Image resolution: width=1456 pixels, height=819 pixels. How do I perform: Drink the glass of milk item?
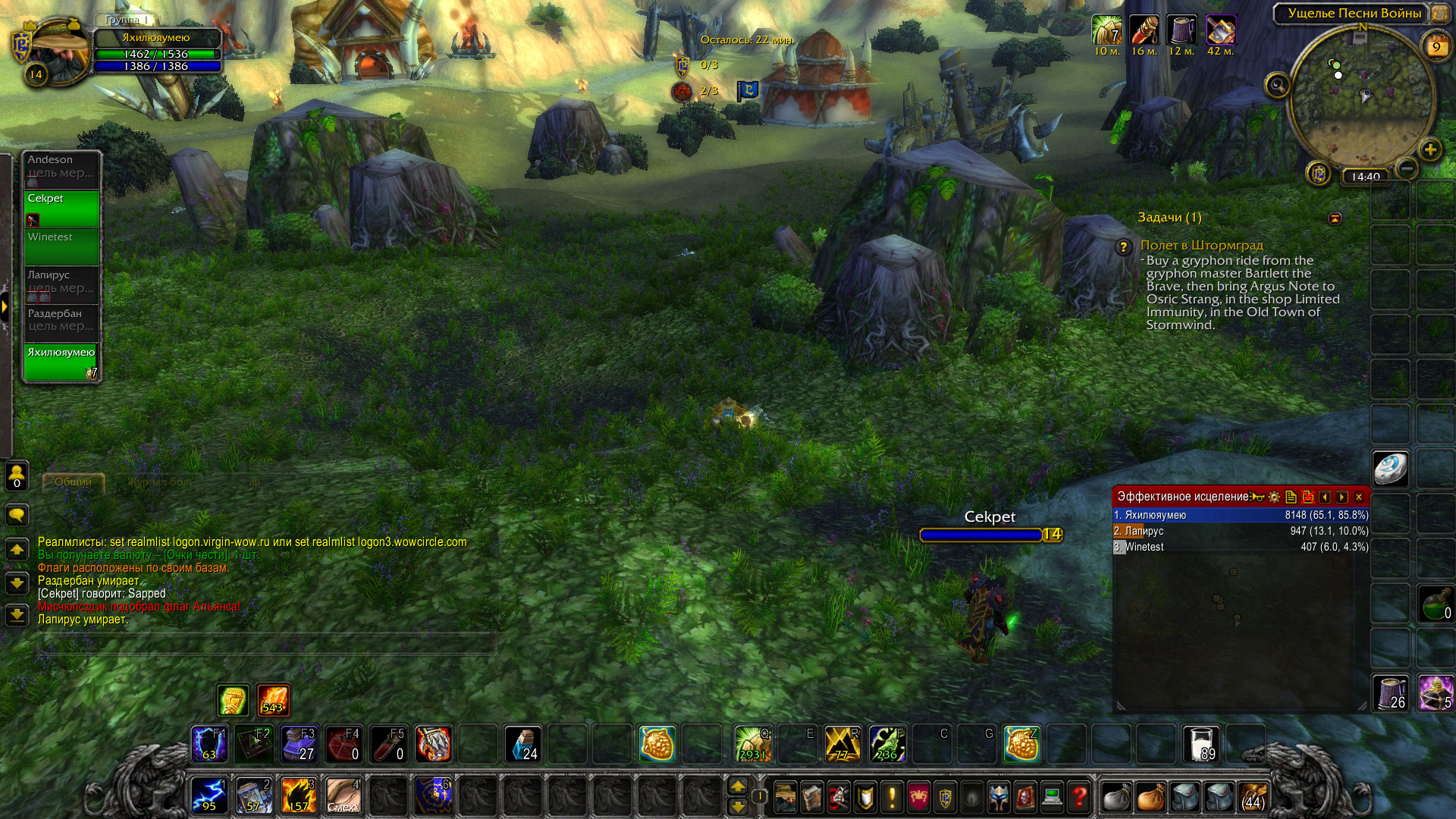(1201, 744)
